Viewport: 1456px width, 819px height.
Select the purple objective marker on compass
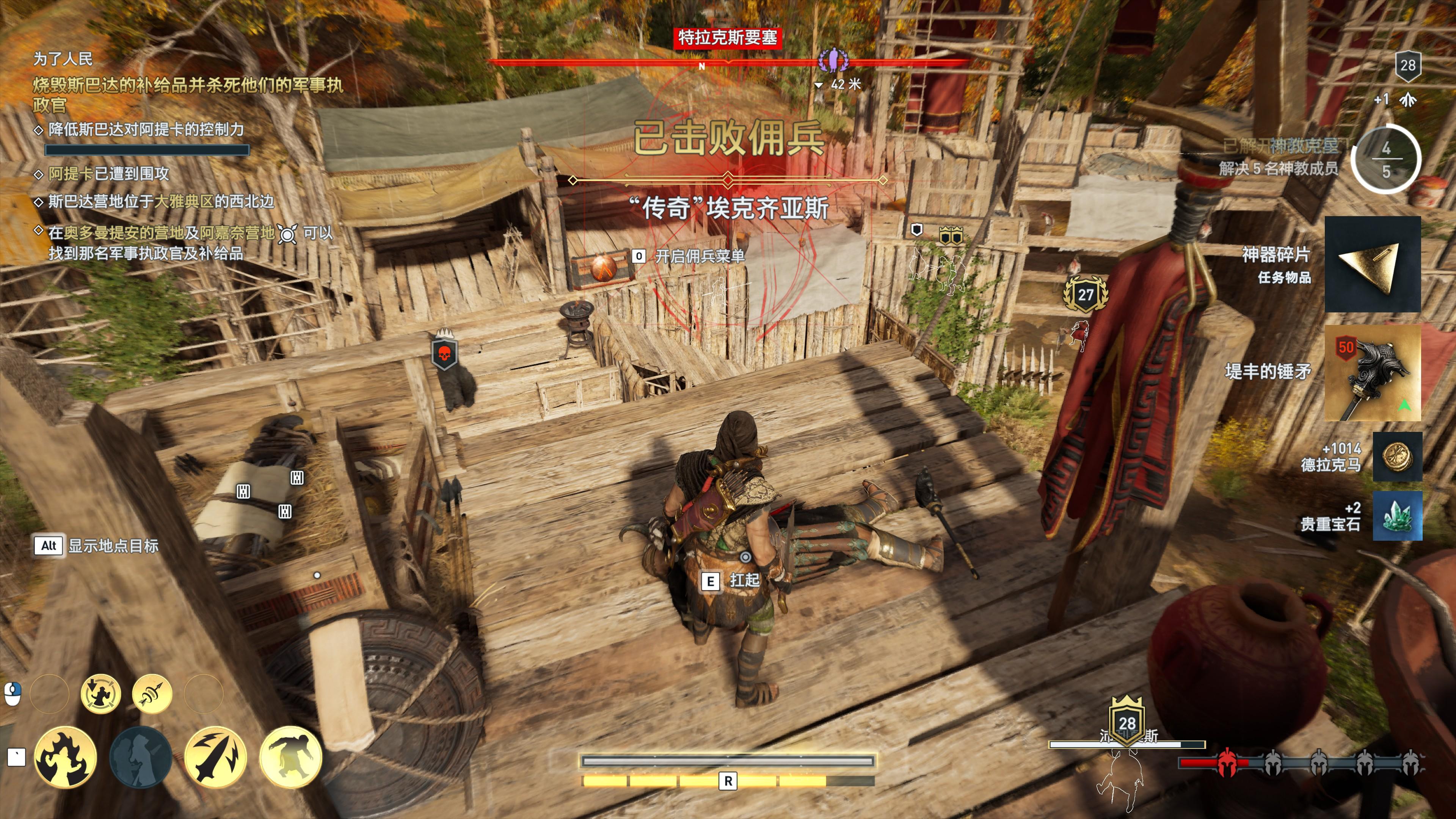[x=833, y=60]
